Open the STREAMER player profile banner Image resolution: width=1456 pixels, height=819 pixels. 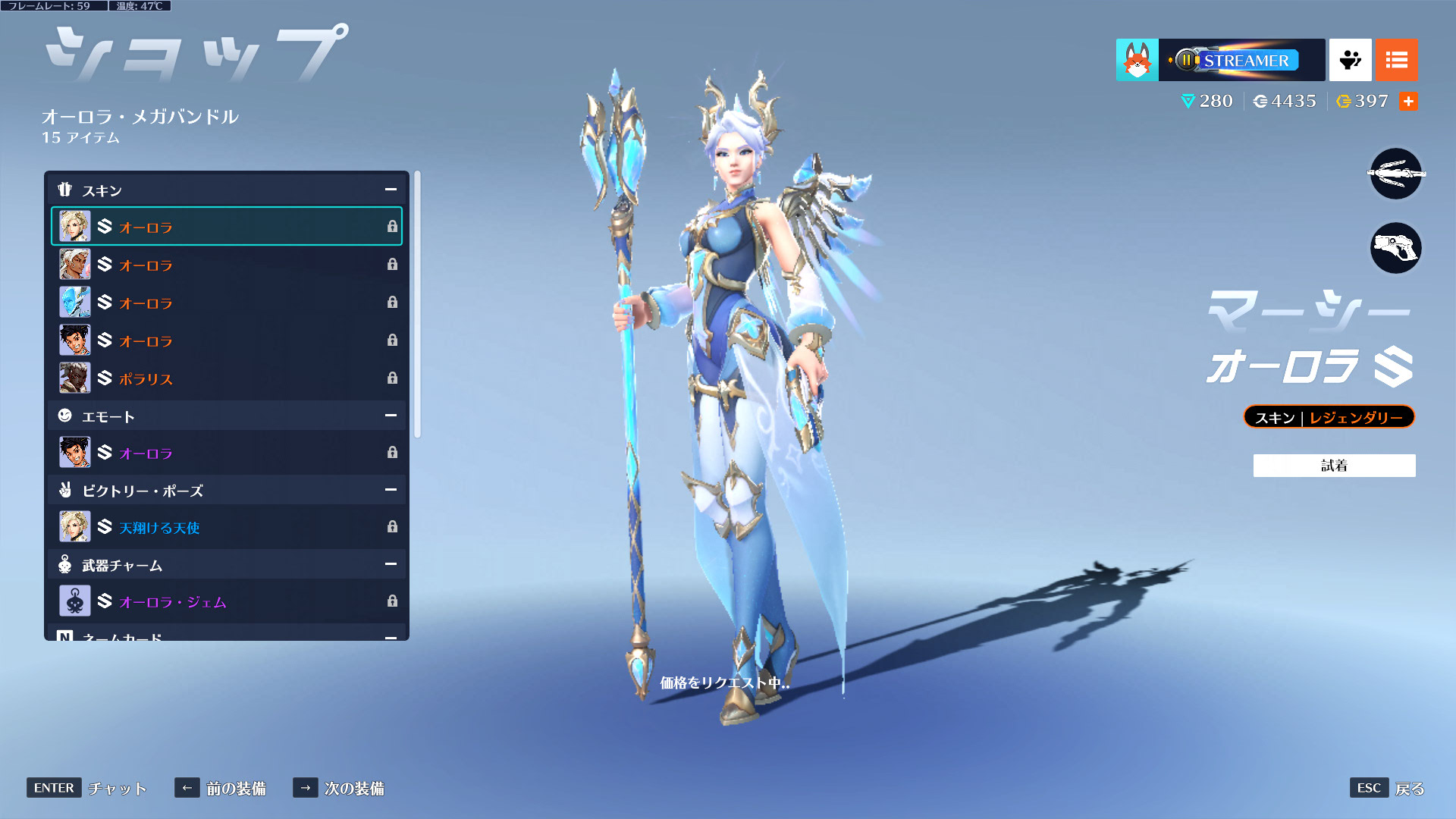click(1241, 60)
